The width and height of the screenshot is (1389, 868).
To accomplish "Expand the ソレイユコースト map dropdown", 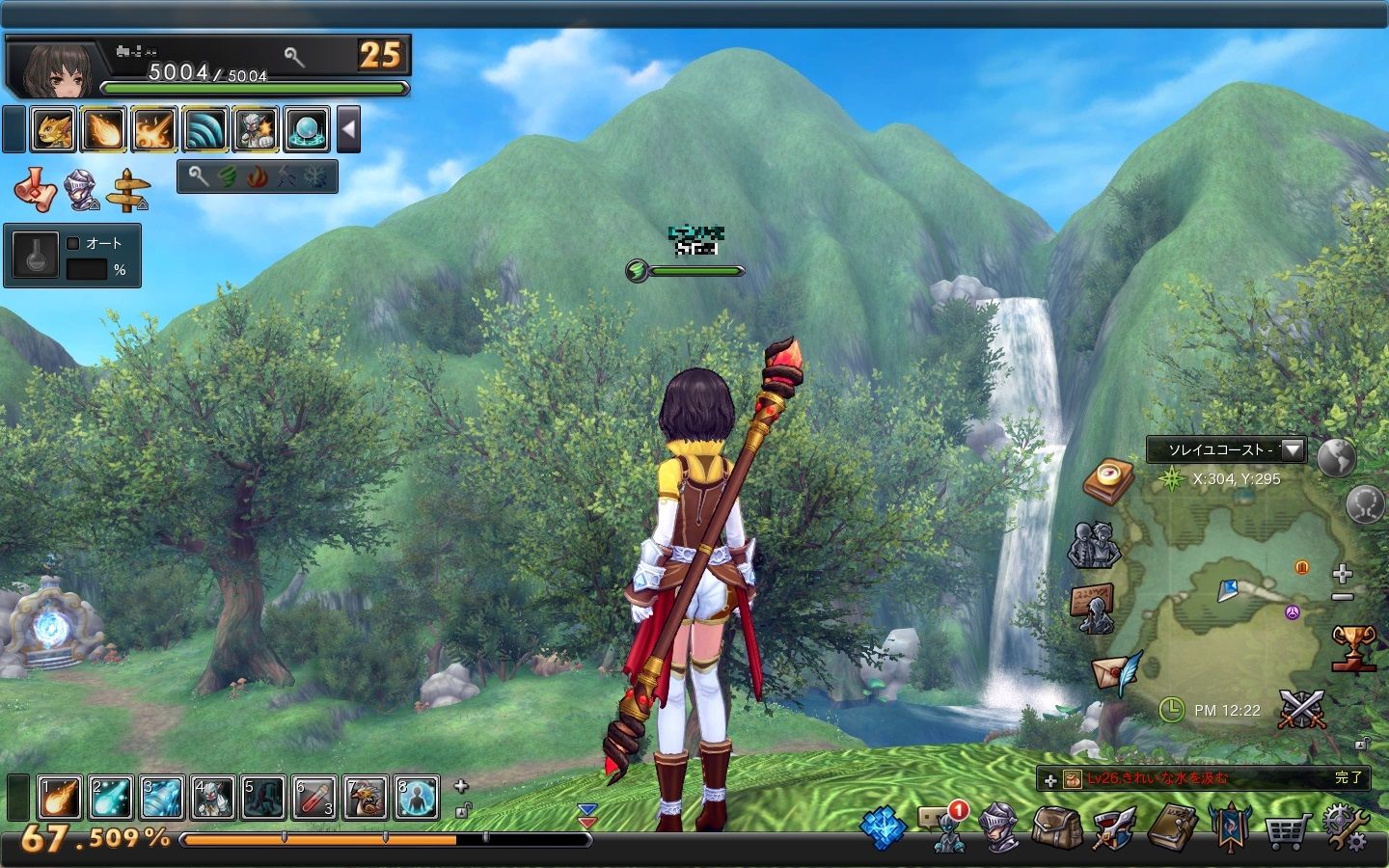I will click(x=1293, y=449).
